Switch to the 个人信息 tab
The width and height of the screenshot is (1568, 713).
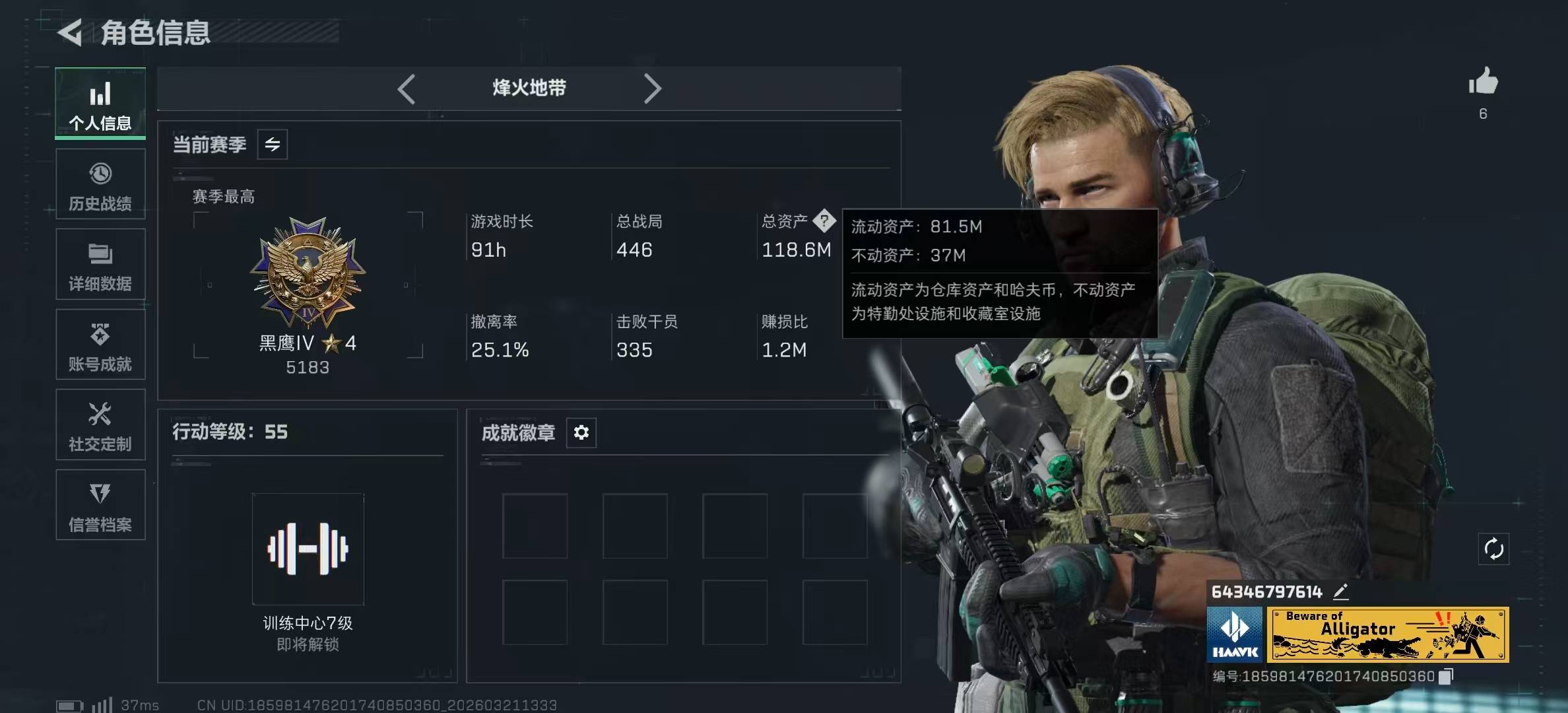tap(100, 104)
